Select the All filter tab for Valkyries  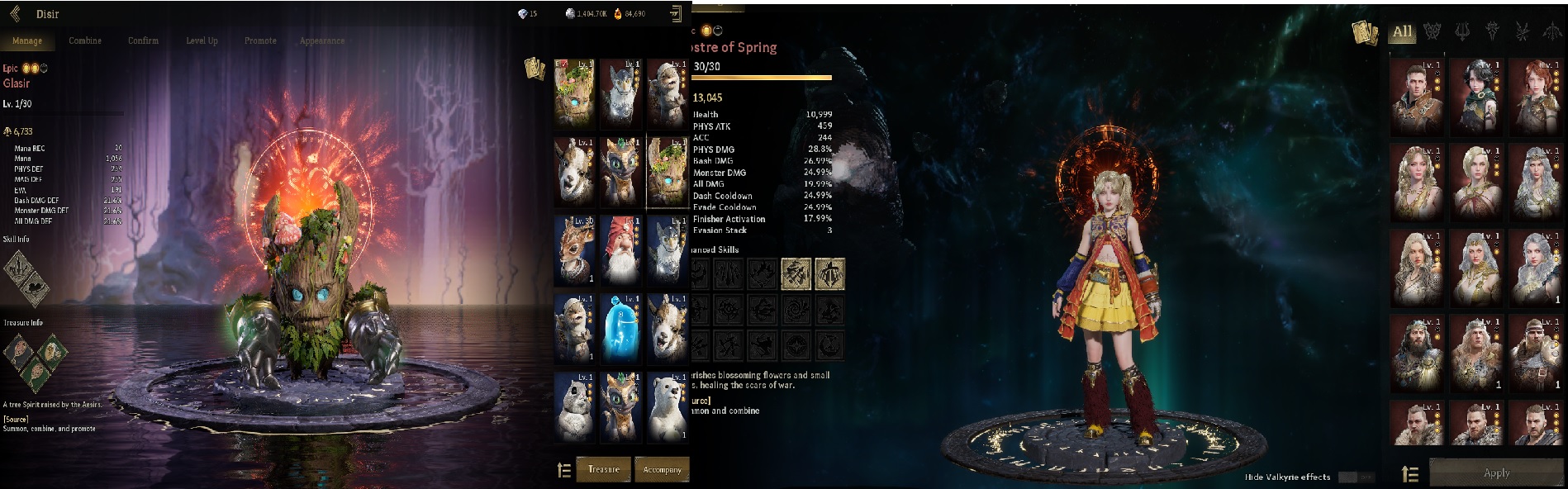tap(1402, 32)
